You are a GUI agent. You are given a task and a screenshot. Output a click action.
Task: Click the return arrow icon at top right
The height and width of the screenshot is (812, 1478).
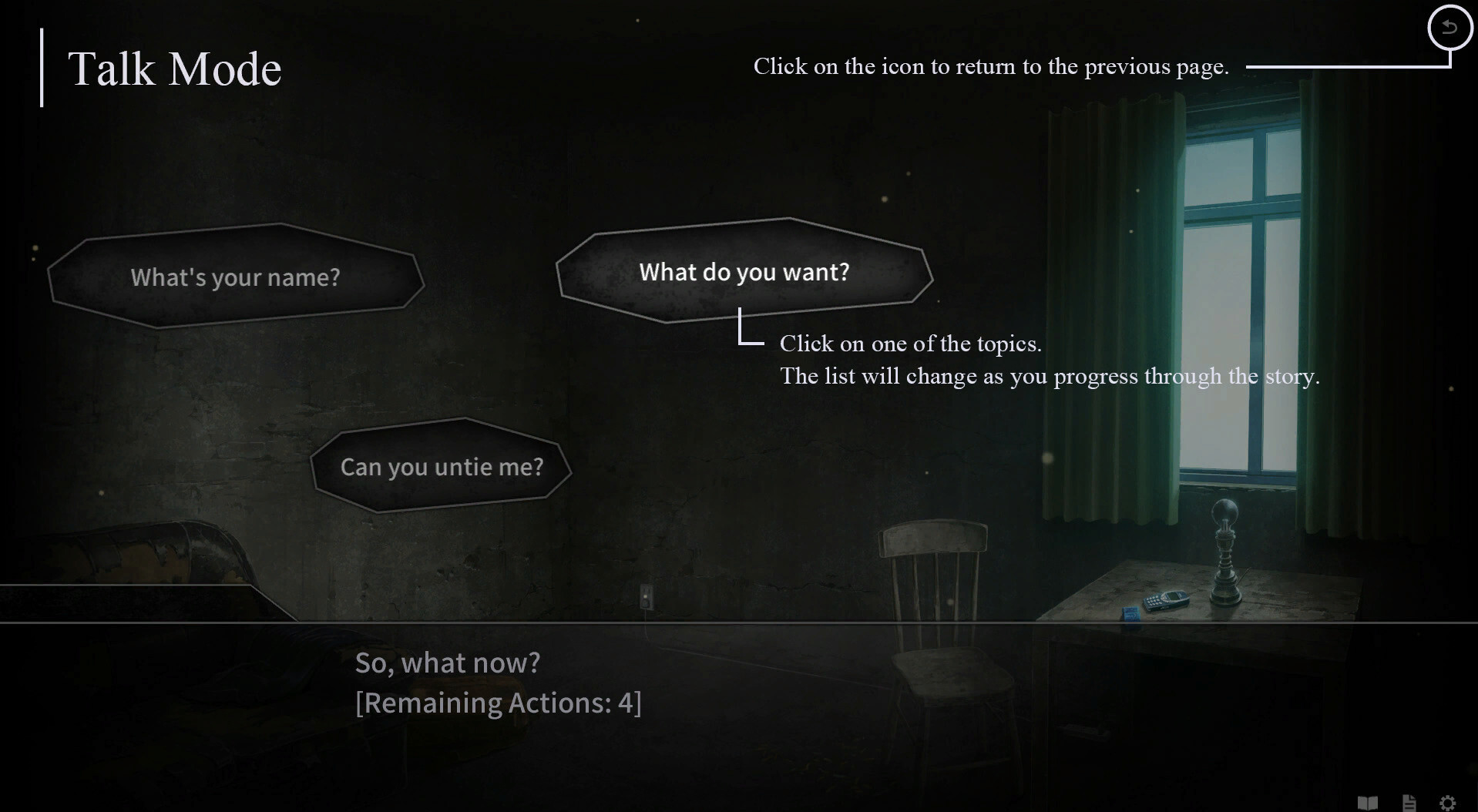point(1449,28)
